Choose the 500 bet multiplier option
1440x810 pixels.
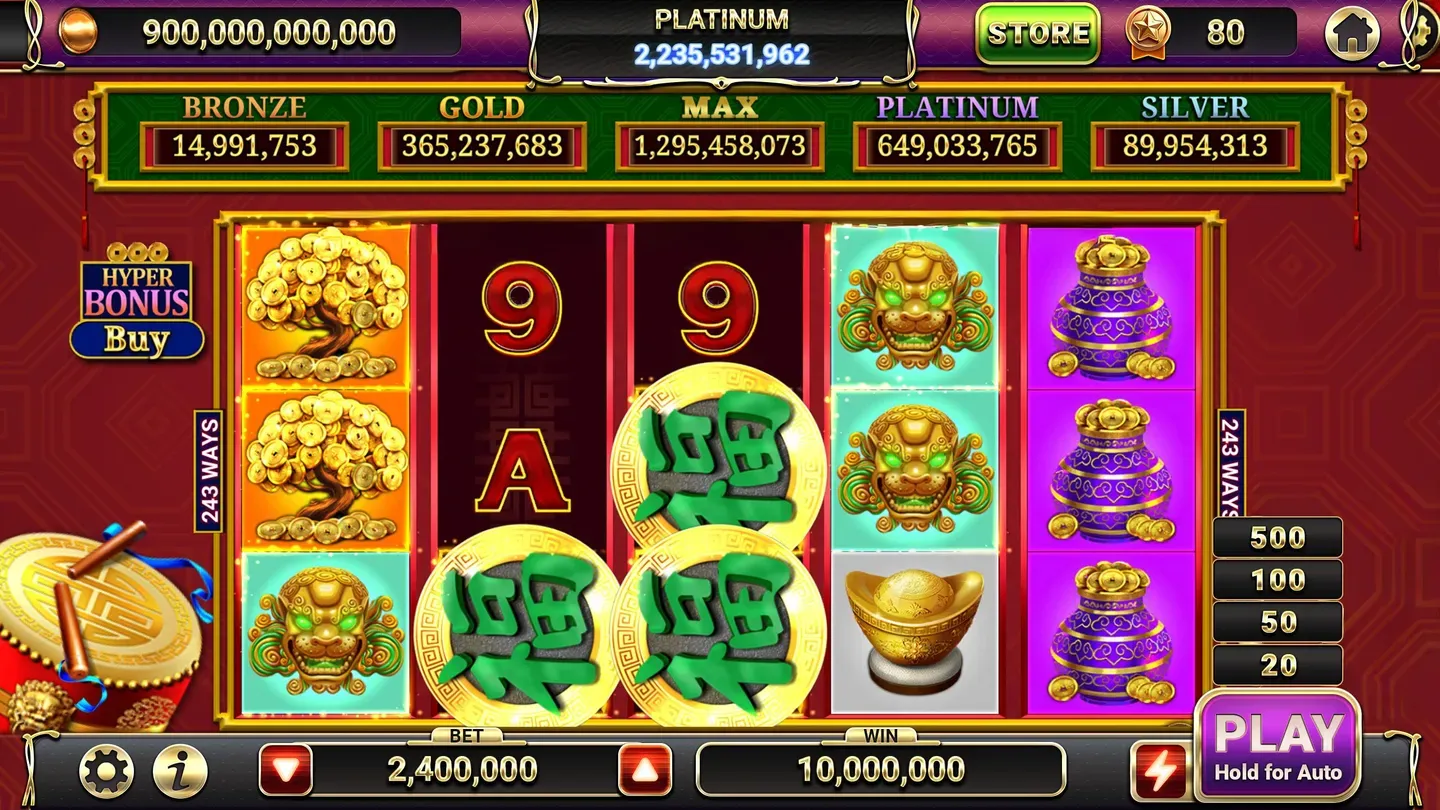tap(1276, 537)
